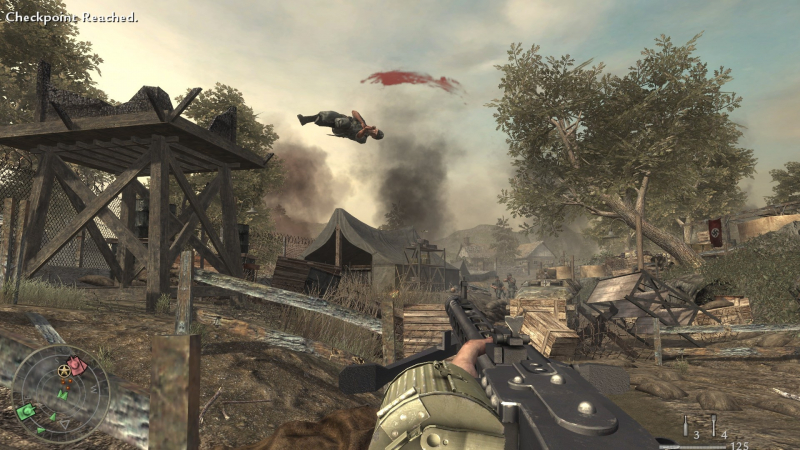This screenshot has width=800, height=450.
Task: Click the red enemy tank marker
Action: click(75, 364)
